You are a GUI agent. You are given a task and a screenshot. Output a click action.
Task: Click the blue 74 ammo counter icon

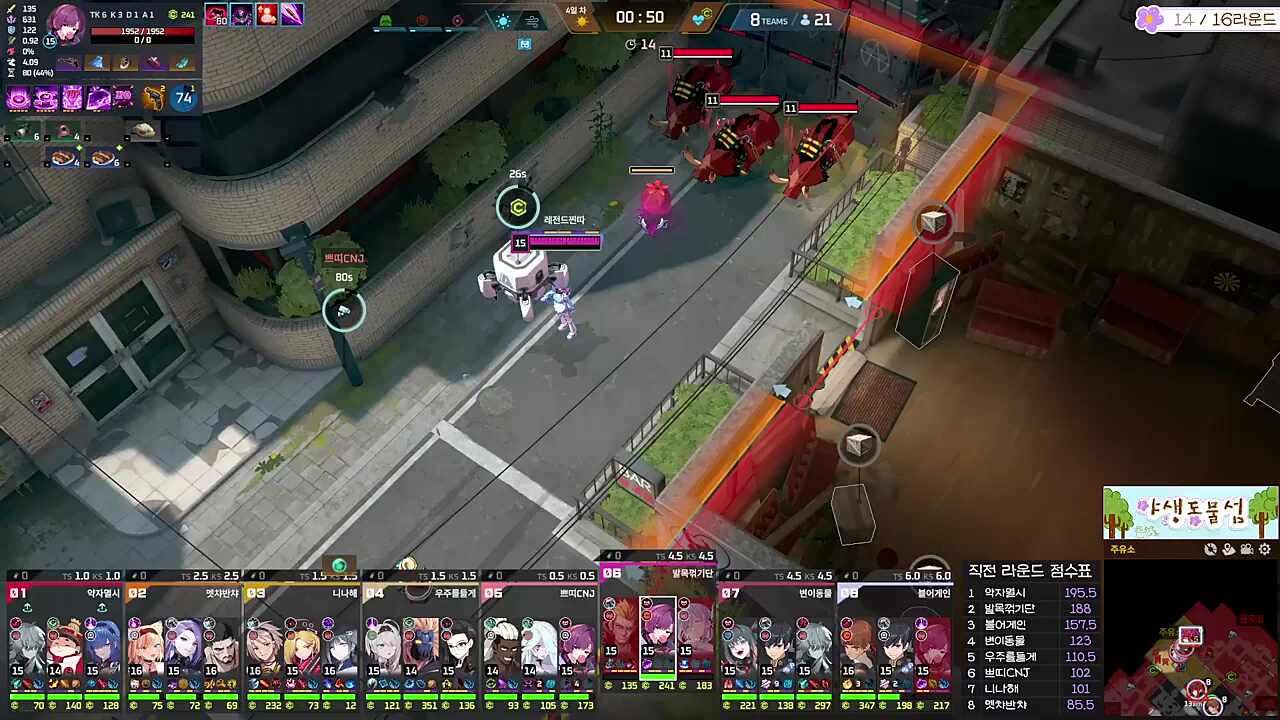click(x=182, y=97)
